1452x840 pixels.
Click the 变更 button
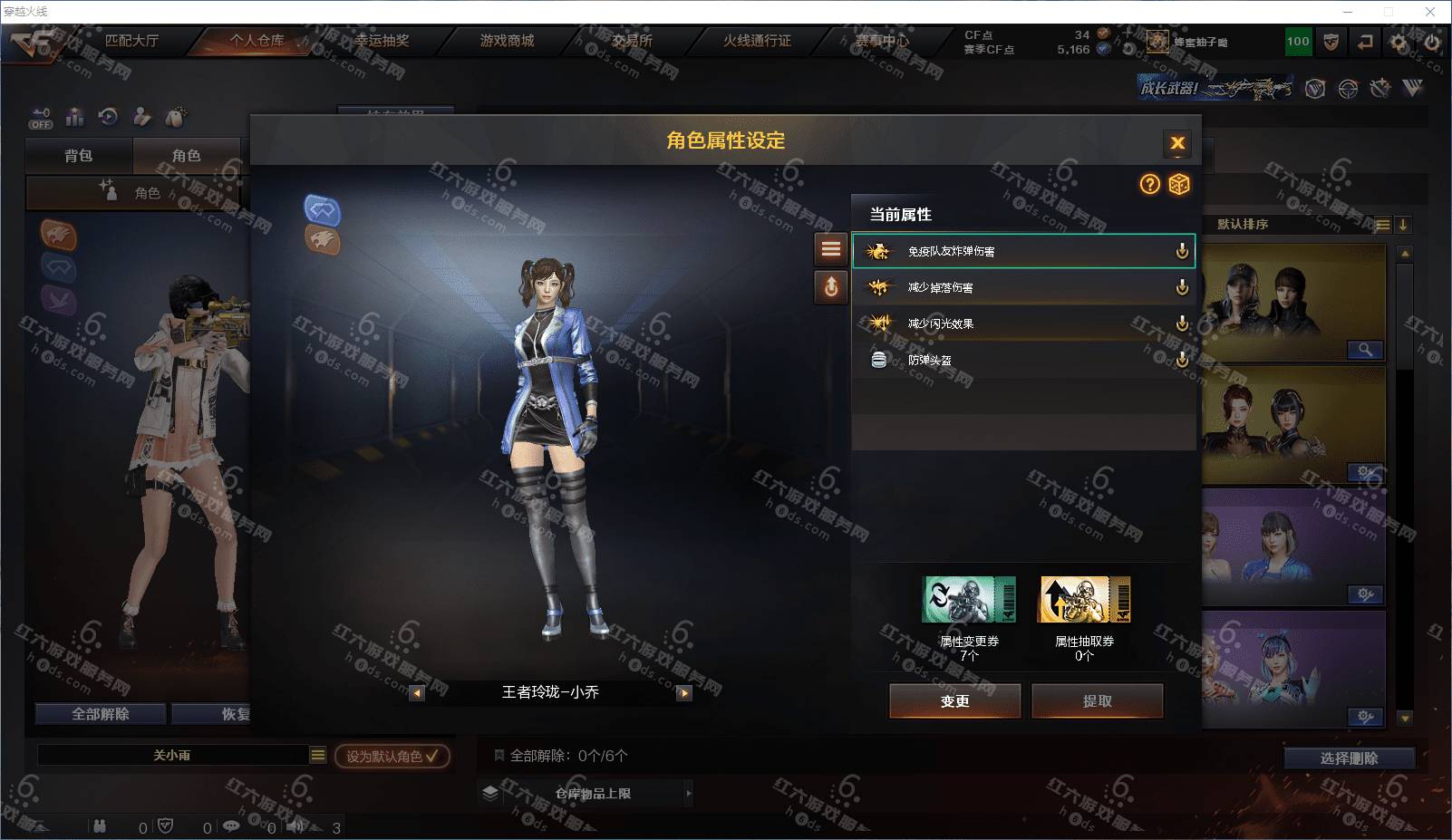954,700
